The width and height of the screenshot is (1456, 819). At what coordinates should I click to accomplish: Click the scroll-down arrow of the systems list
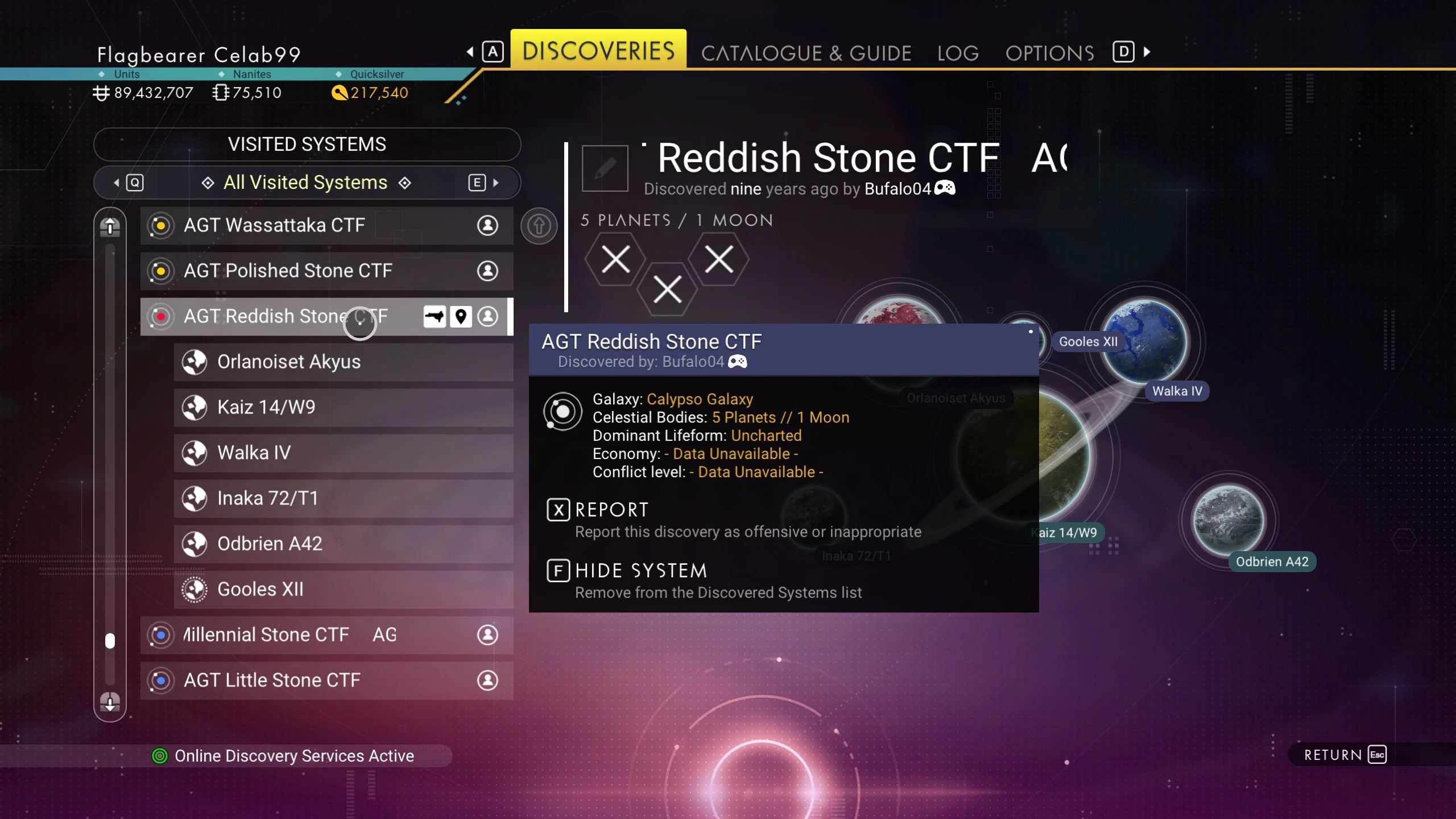(x=110, y=702)
